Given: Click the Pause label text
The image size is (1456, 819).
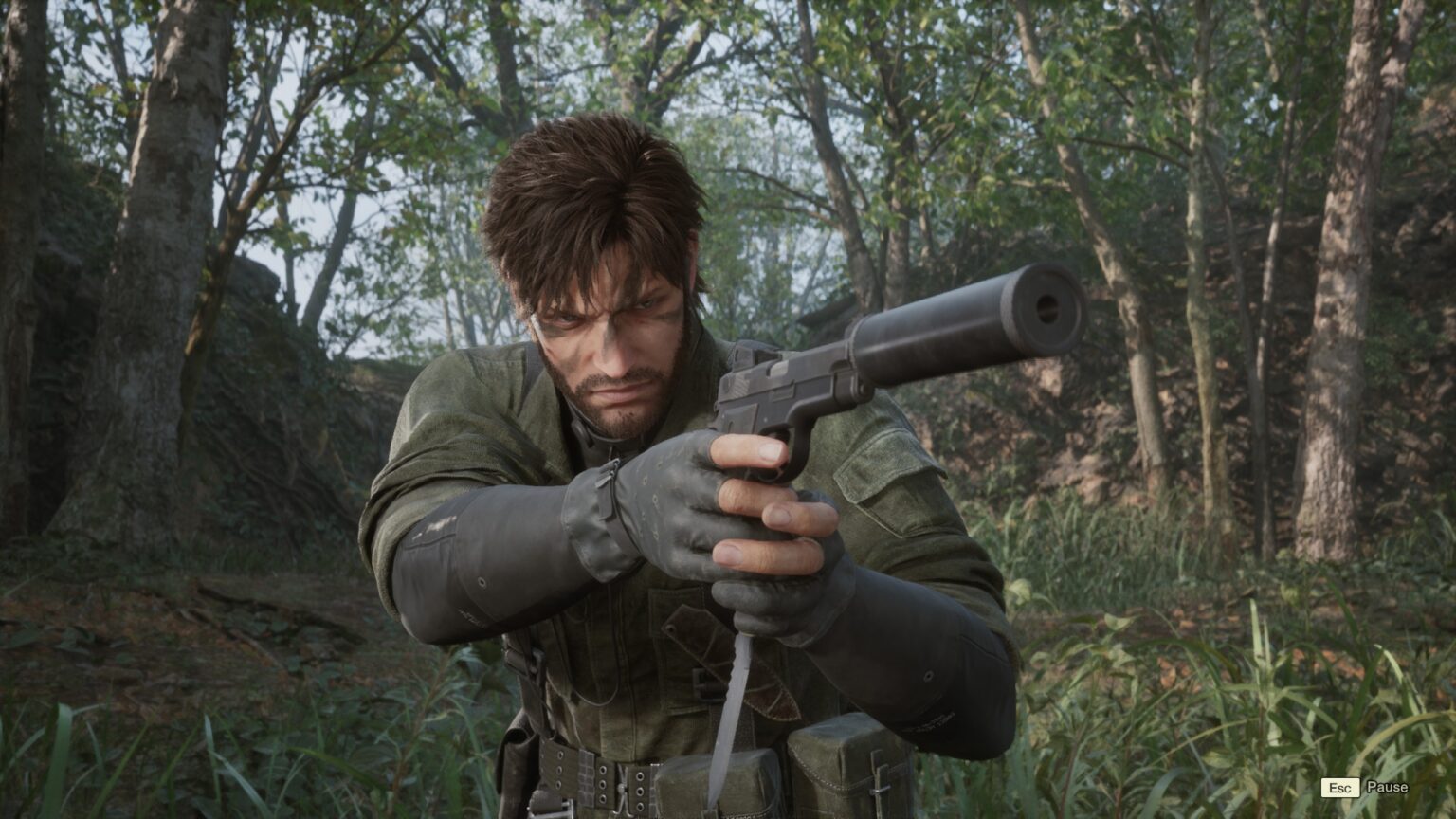Looking at the screenshot, I should [x=1387, y=786].
